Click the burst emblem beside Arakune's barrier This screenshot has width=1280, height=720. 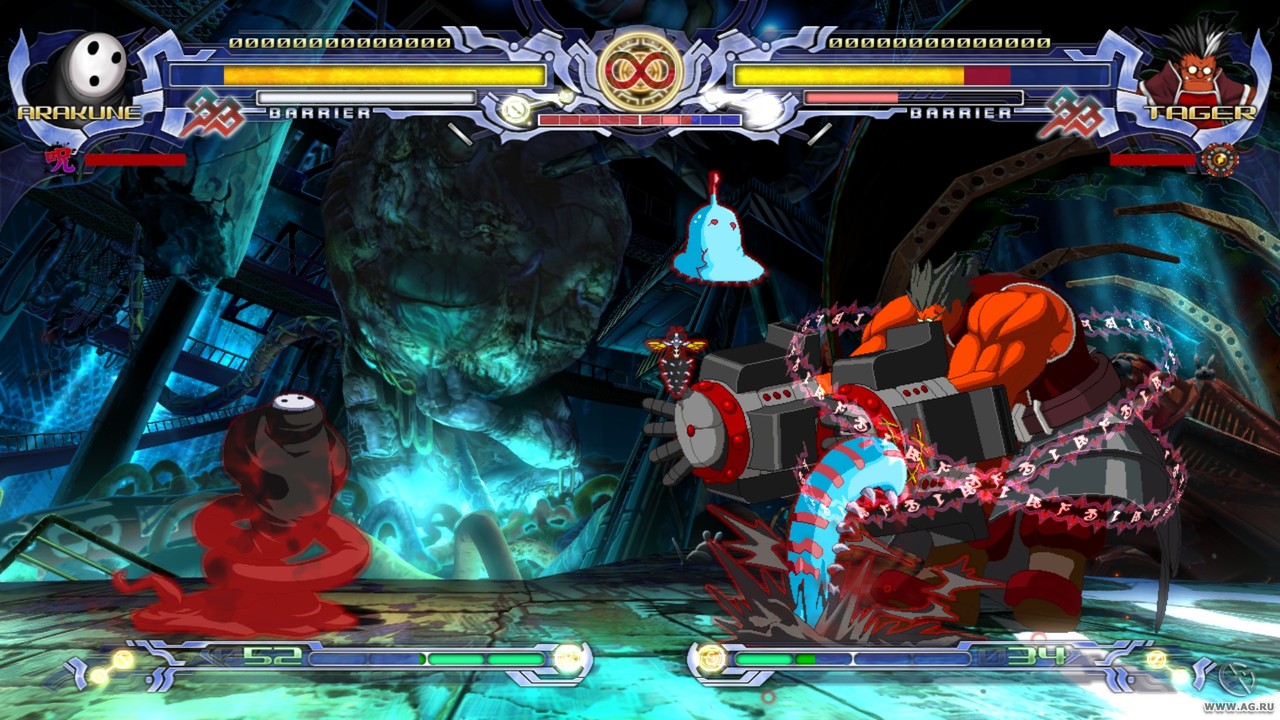[x=211, y=113]
